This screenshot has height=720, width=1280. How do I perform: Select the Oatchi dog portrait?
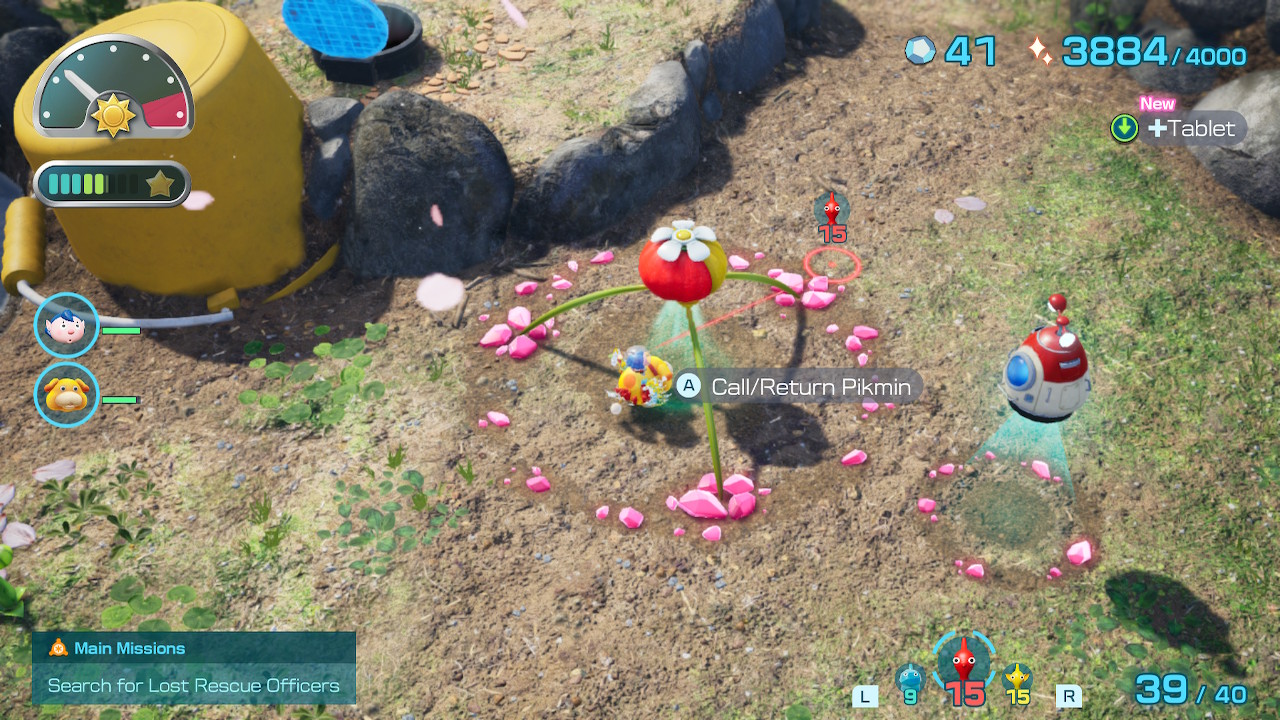tap(66, 395)
